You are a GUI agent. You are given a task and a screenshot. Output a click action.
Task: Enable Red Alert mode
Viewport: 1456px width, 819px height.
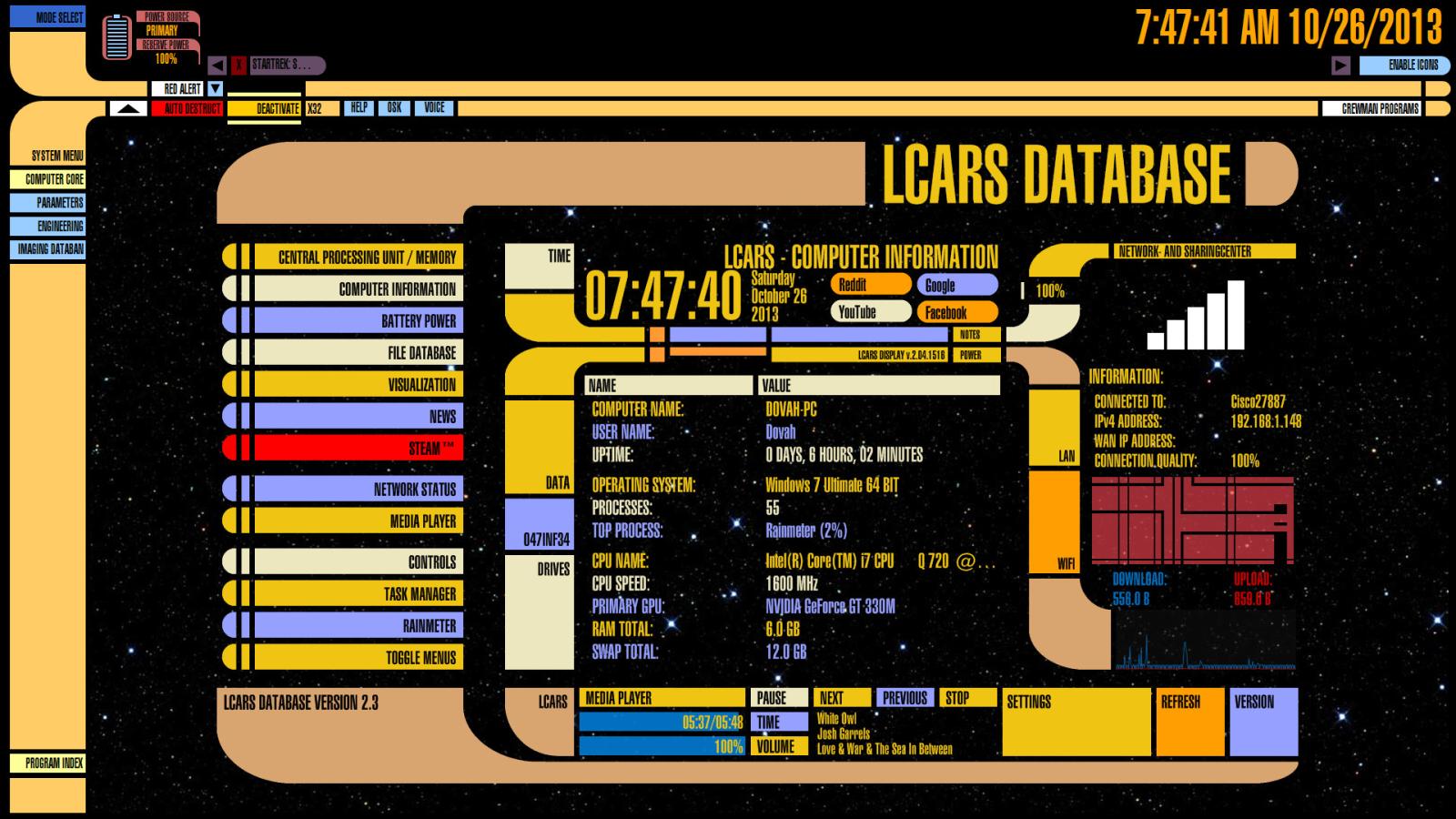tap(182, 88)
